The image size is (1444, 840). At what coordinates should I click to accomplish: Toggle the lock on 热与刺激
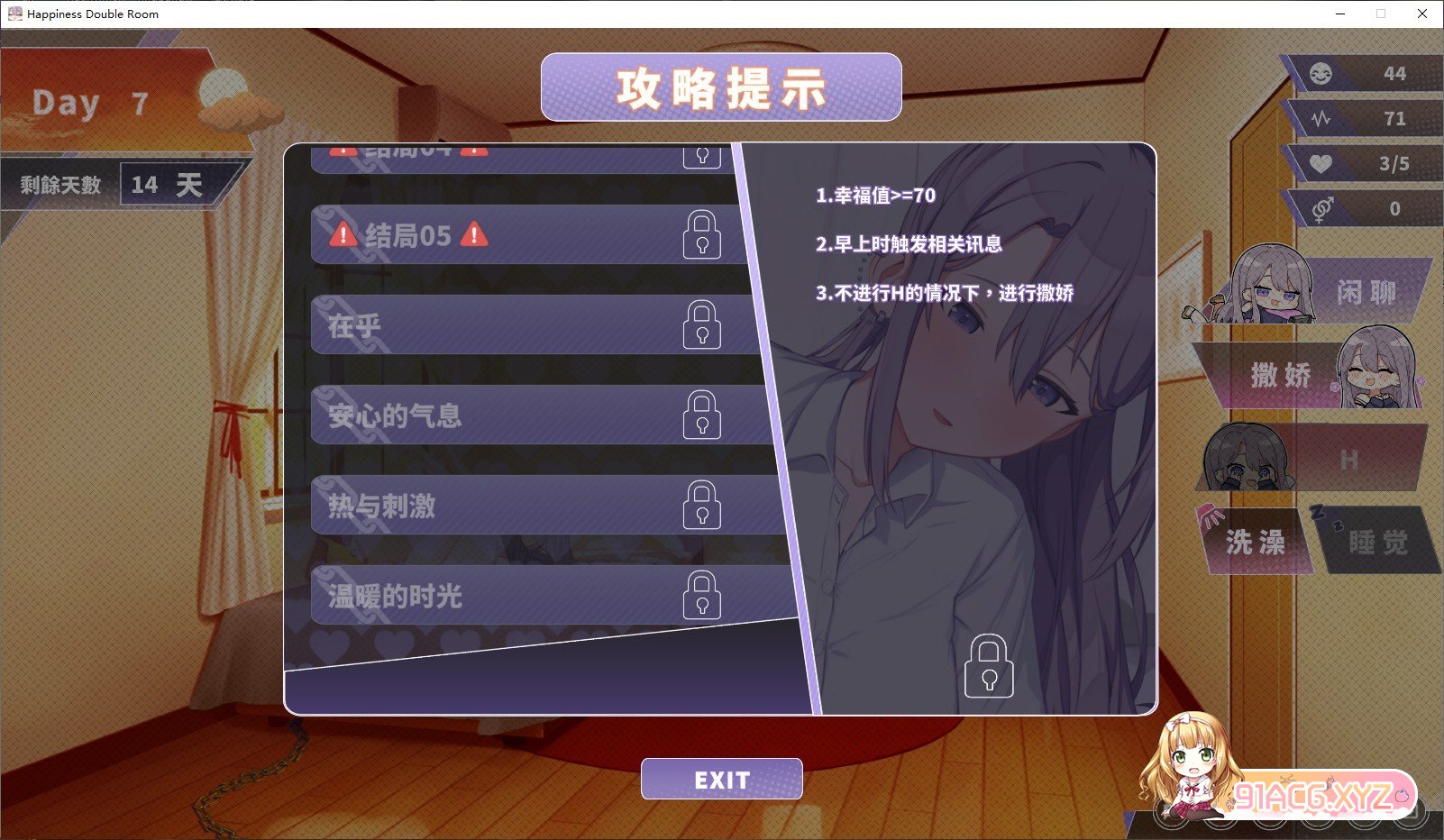point(703,507)
